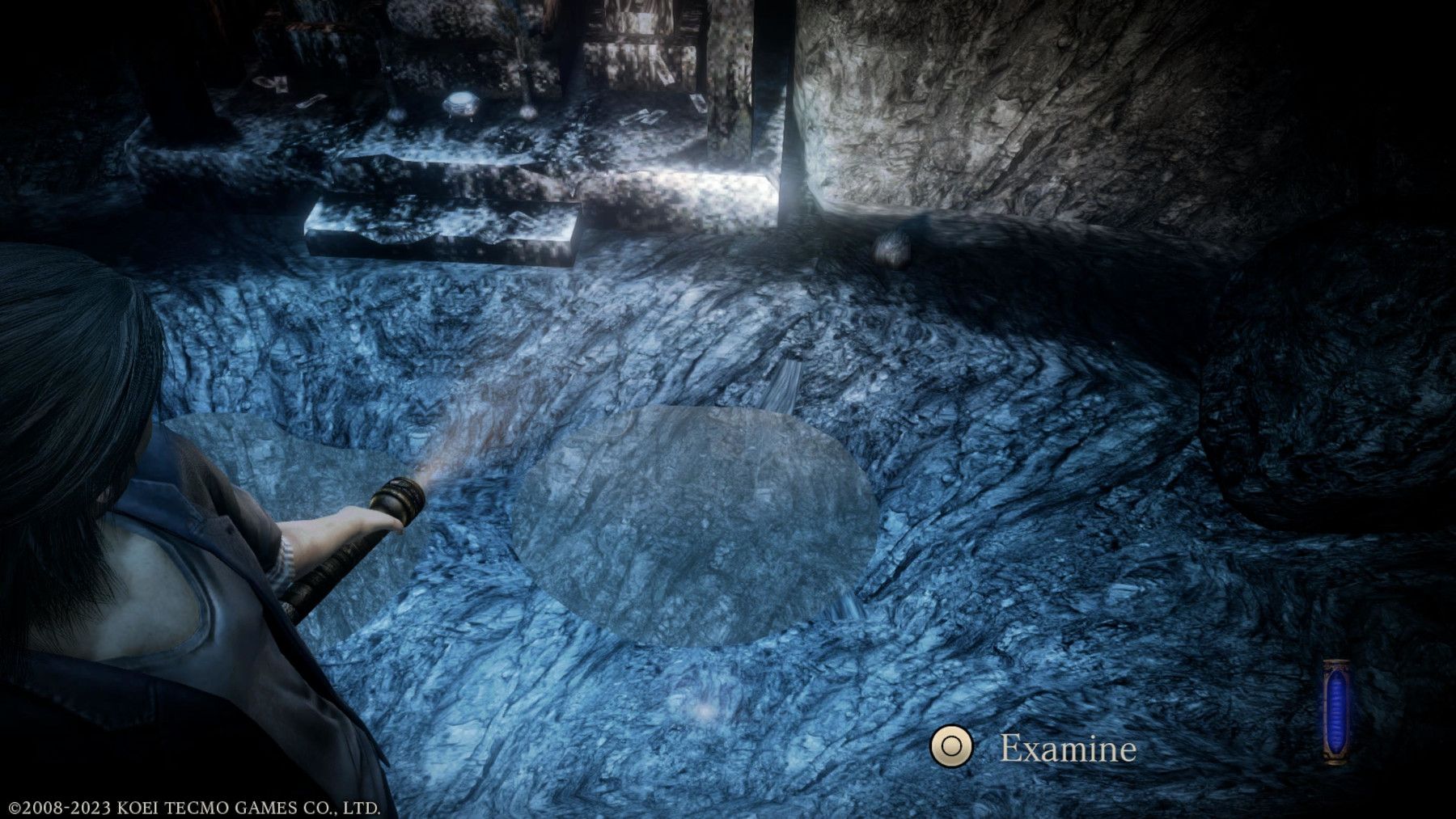Image resolution: width=1456 pixels, height=819 pixels.
Task: Select the glowing blue fluid inside the gauge
Action: tap(1335, 710)
